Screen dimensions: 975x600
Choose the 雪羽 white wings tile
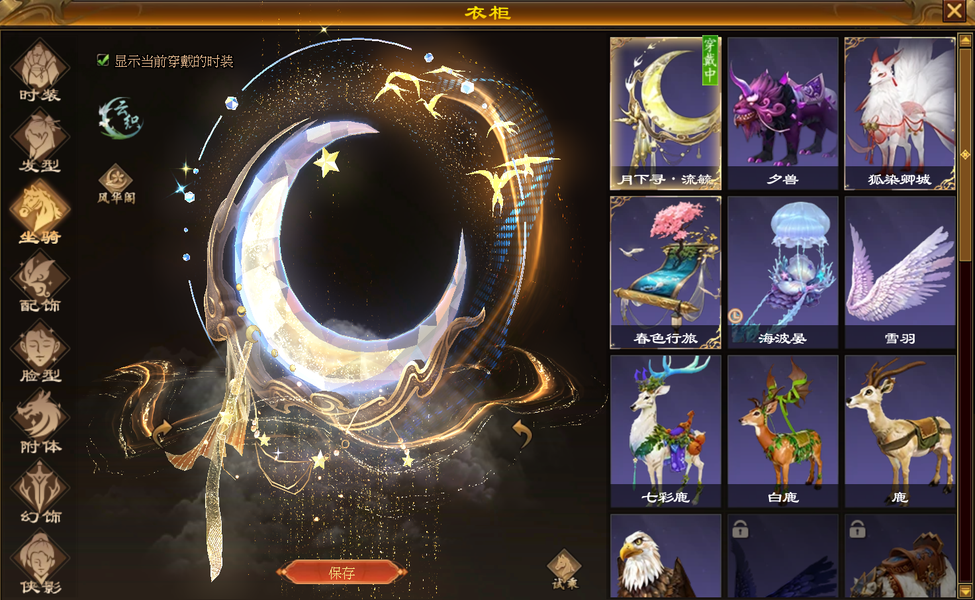click(899, 272)
